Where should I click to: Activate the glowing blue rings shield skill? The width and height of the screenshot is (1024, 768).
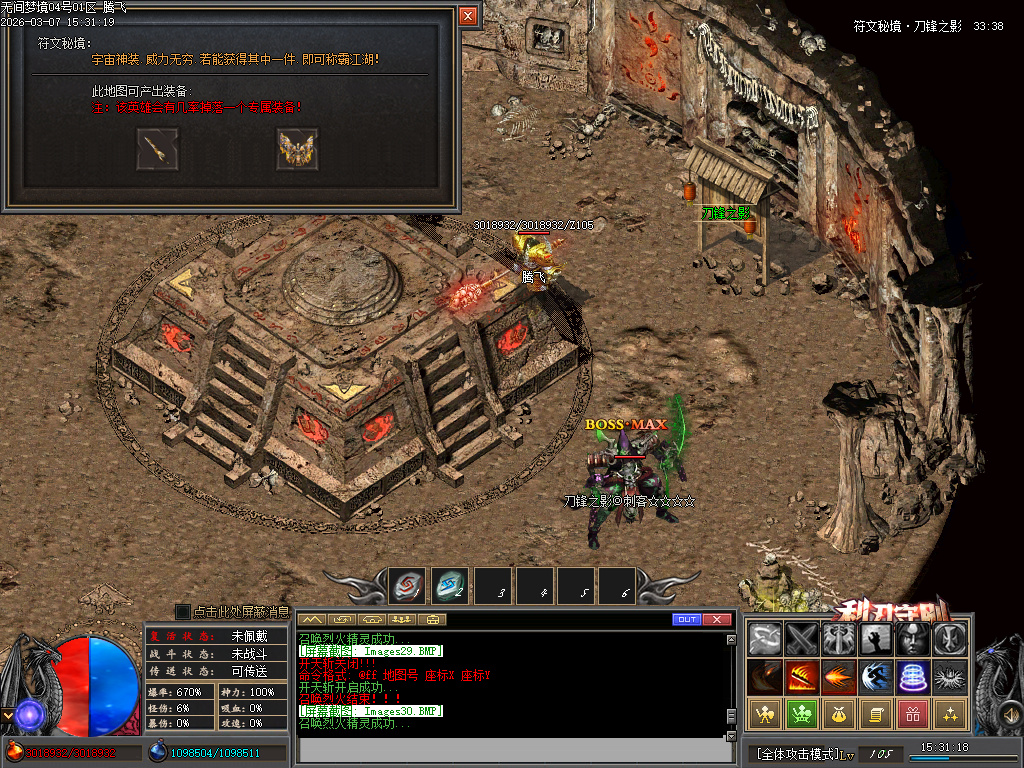[x=913, y=677]
